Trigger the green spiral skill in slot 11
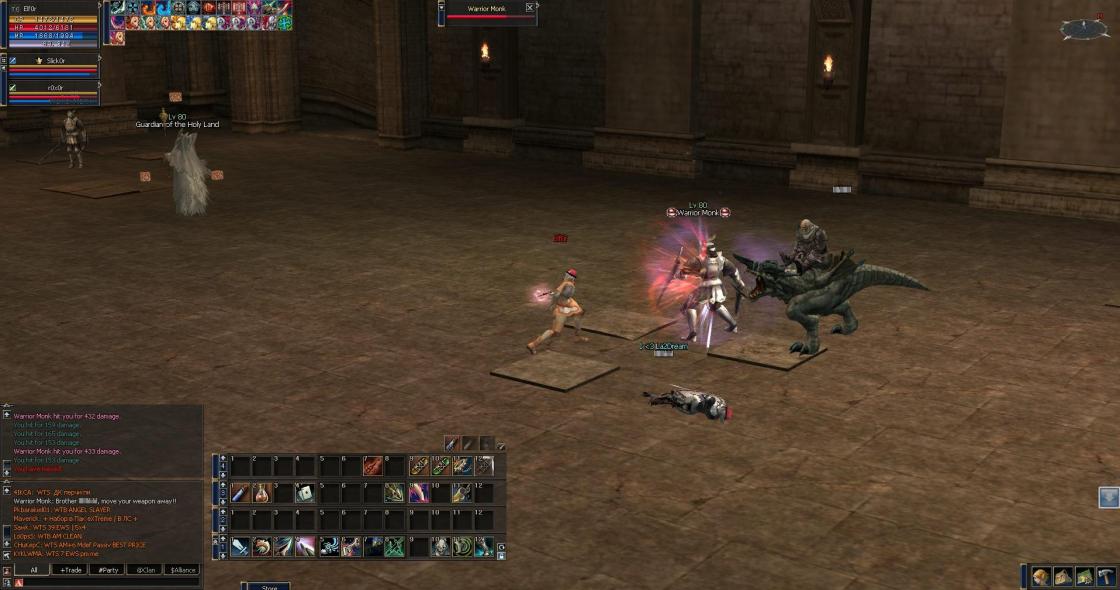This screenshot has height=590, width=1120. tap(461, 547)
